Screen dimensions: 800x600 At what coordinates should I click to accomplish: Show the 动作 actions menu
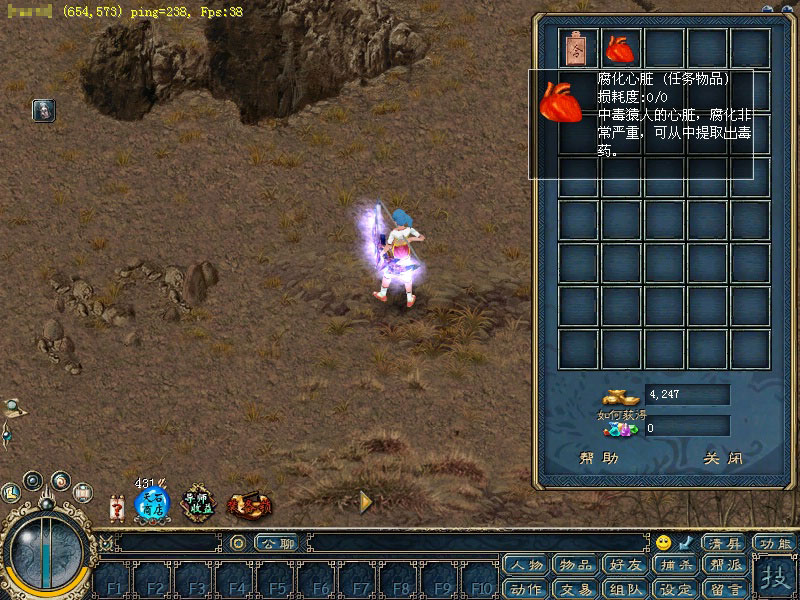(525, 588)
